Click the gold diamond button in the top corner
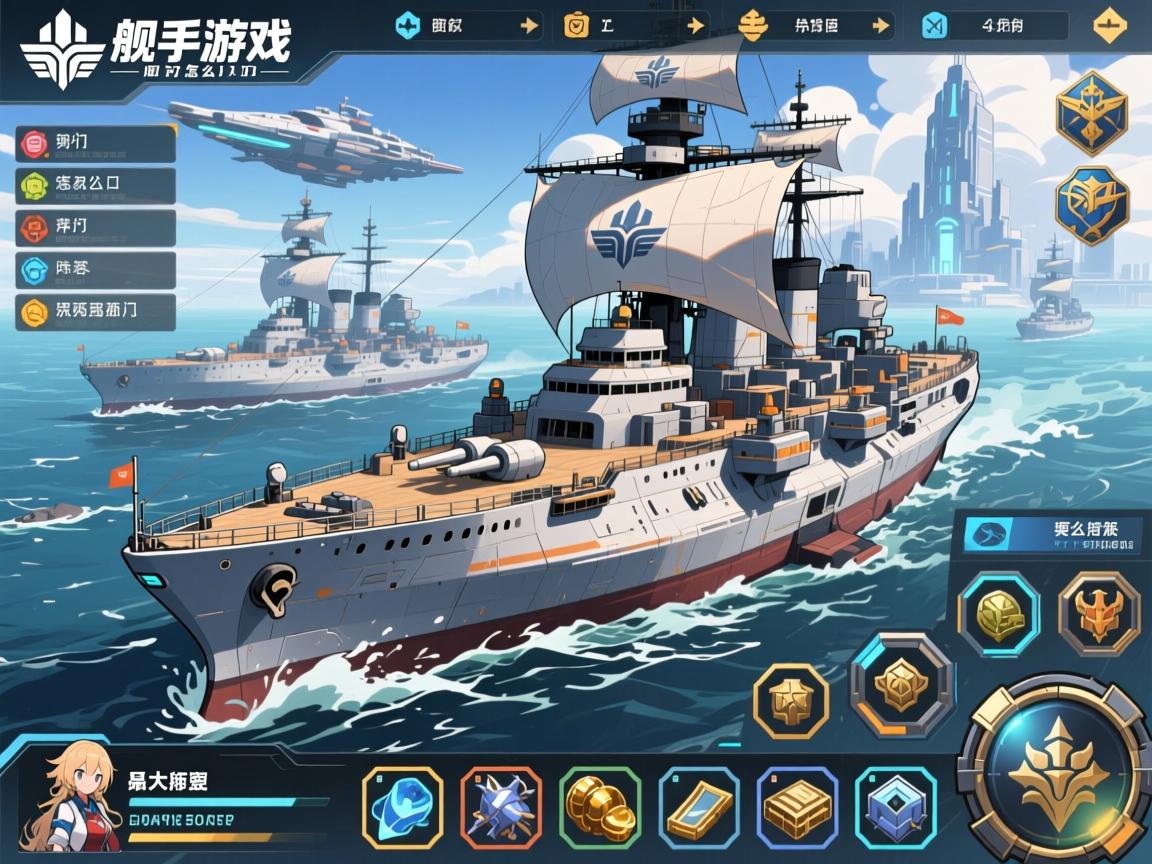This screenshot has width=1152, height=864. click(1110, 26)
